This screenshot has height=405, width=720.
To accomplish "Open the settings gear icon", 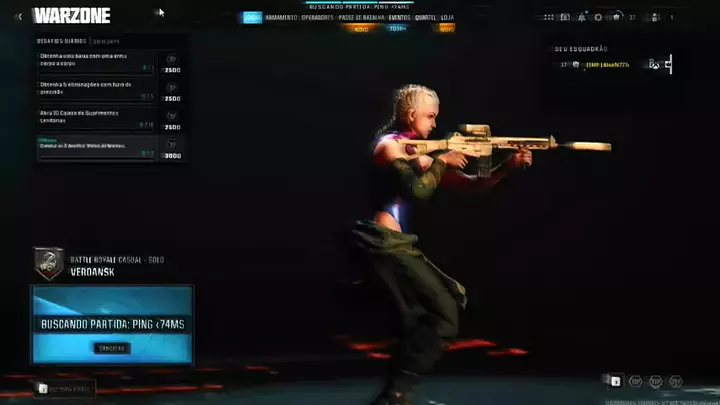I will (598, 17).
